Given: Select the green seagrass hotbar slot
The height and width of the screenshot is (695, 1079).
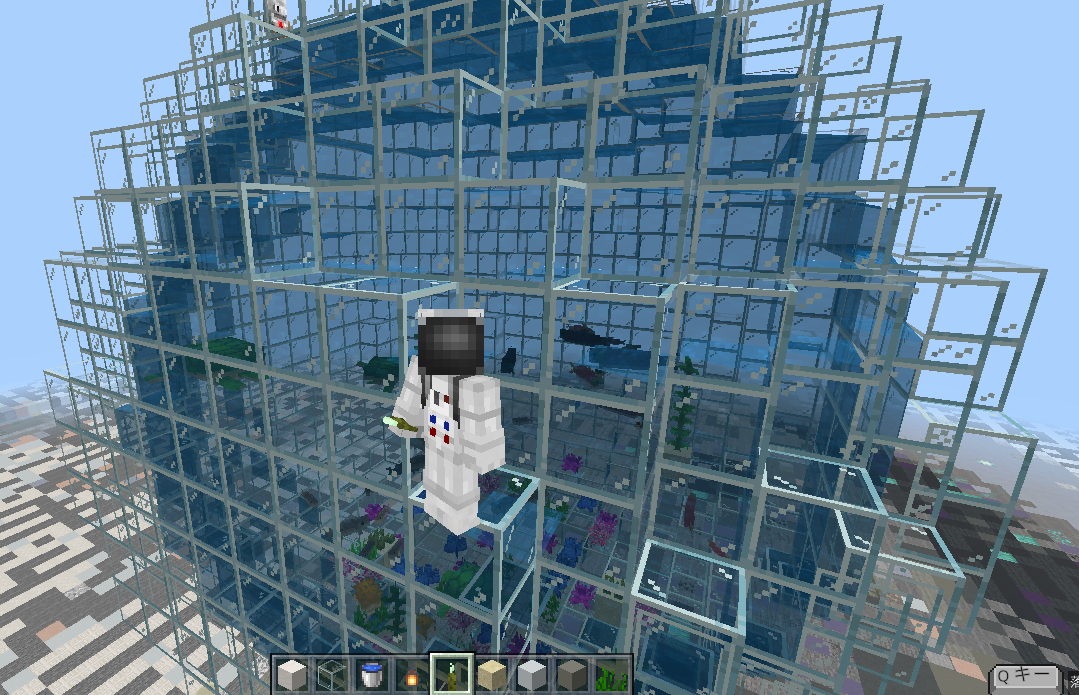Looking at the screenshot, I should [610, 673].
